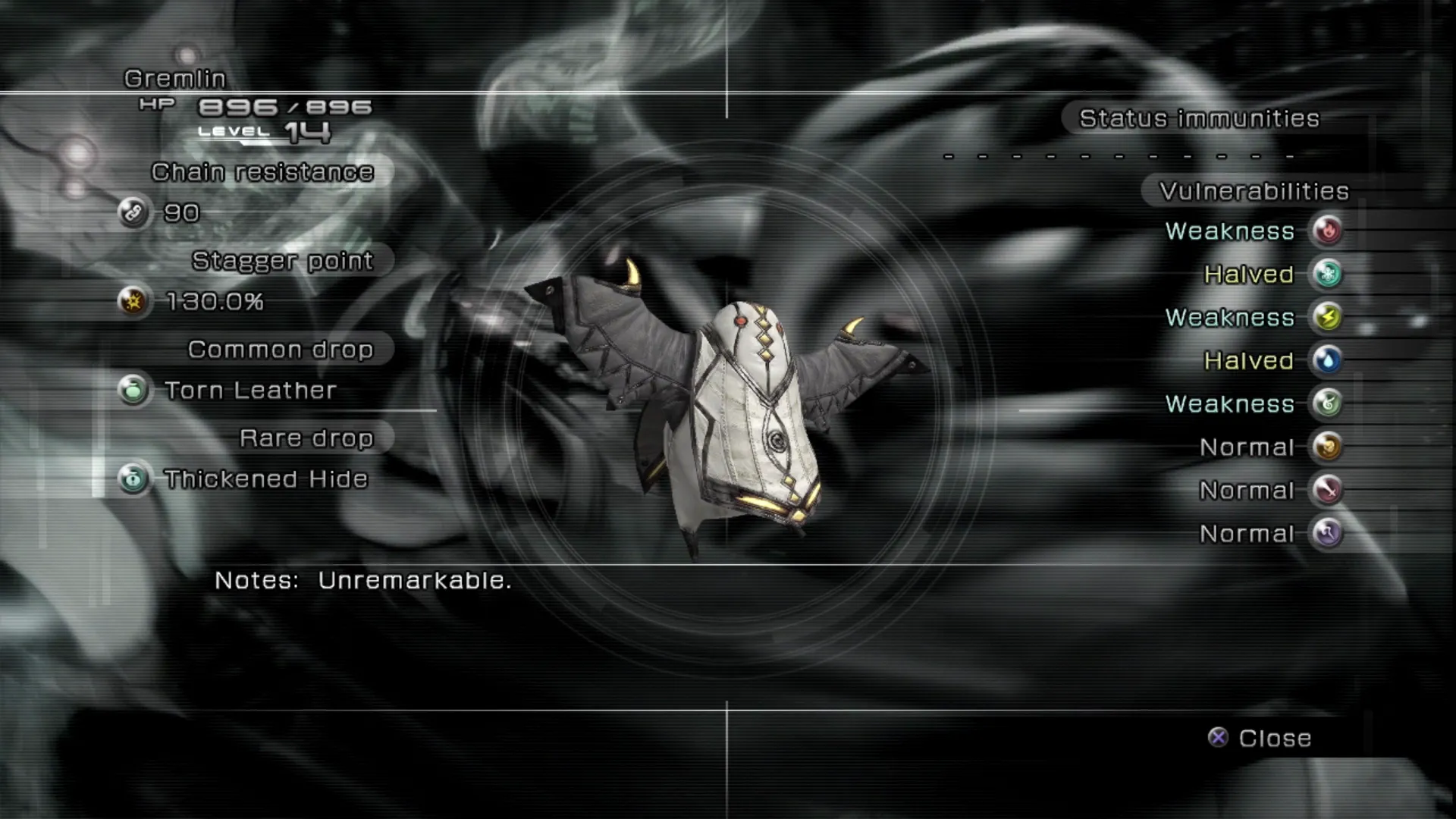Click the chain resistance link icon
1456x819 pixels.
133,213
